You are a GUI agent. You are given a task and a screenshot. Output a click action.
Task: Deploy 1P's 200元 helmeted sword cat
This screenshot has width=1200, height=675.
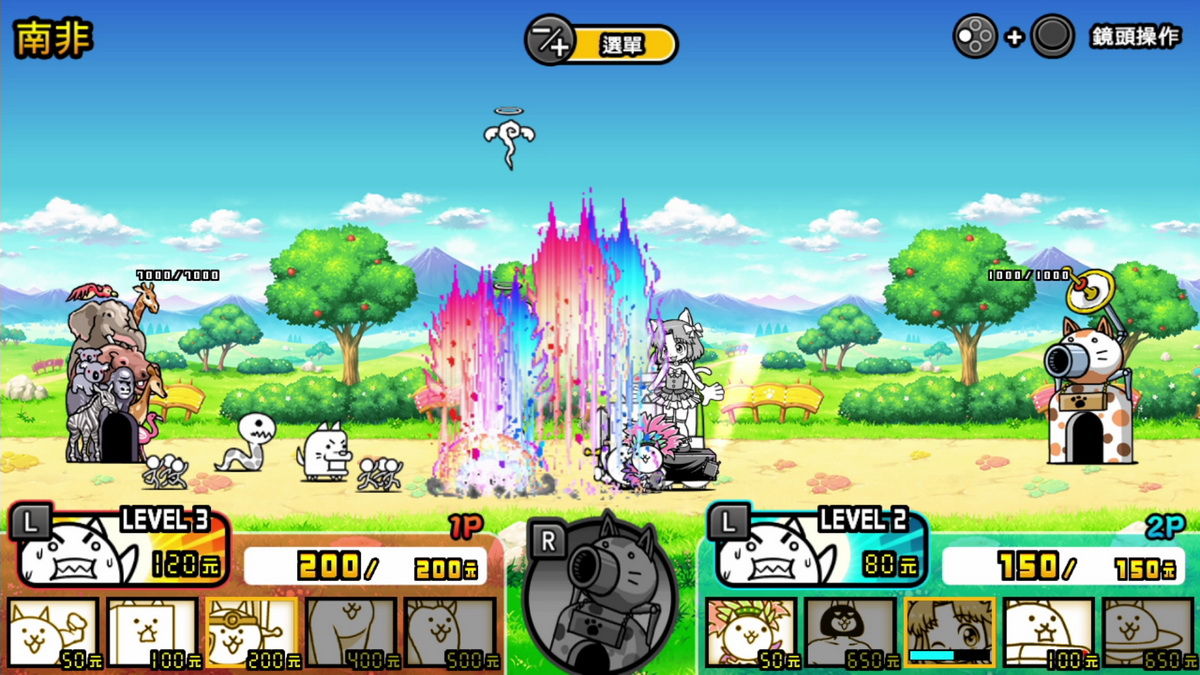(252, 633)
